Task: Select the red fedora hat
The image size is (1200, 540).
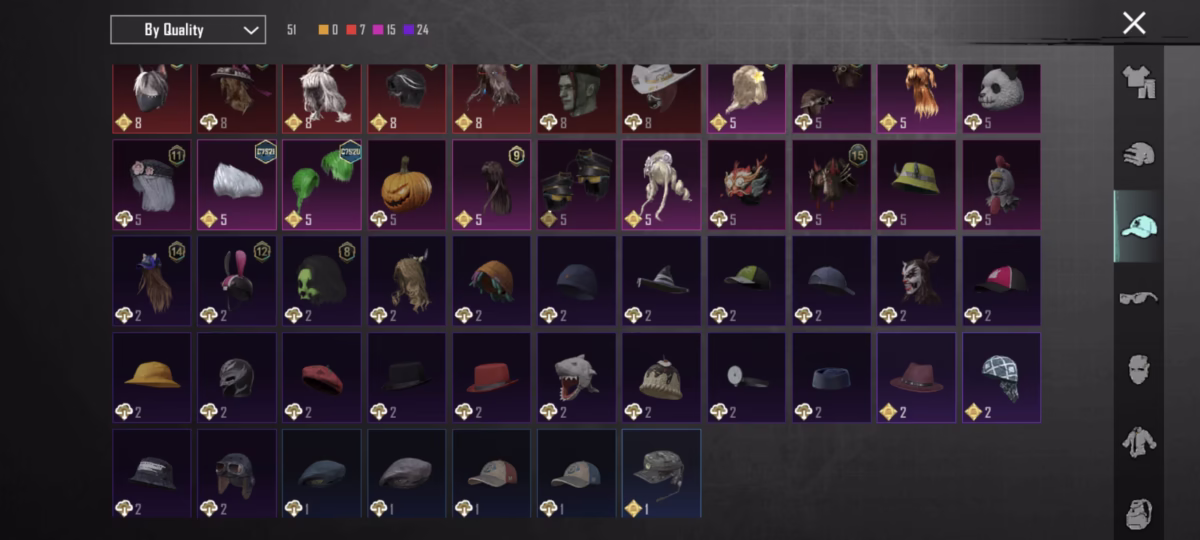Action: pos(492,377)
